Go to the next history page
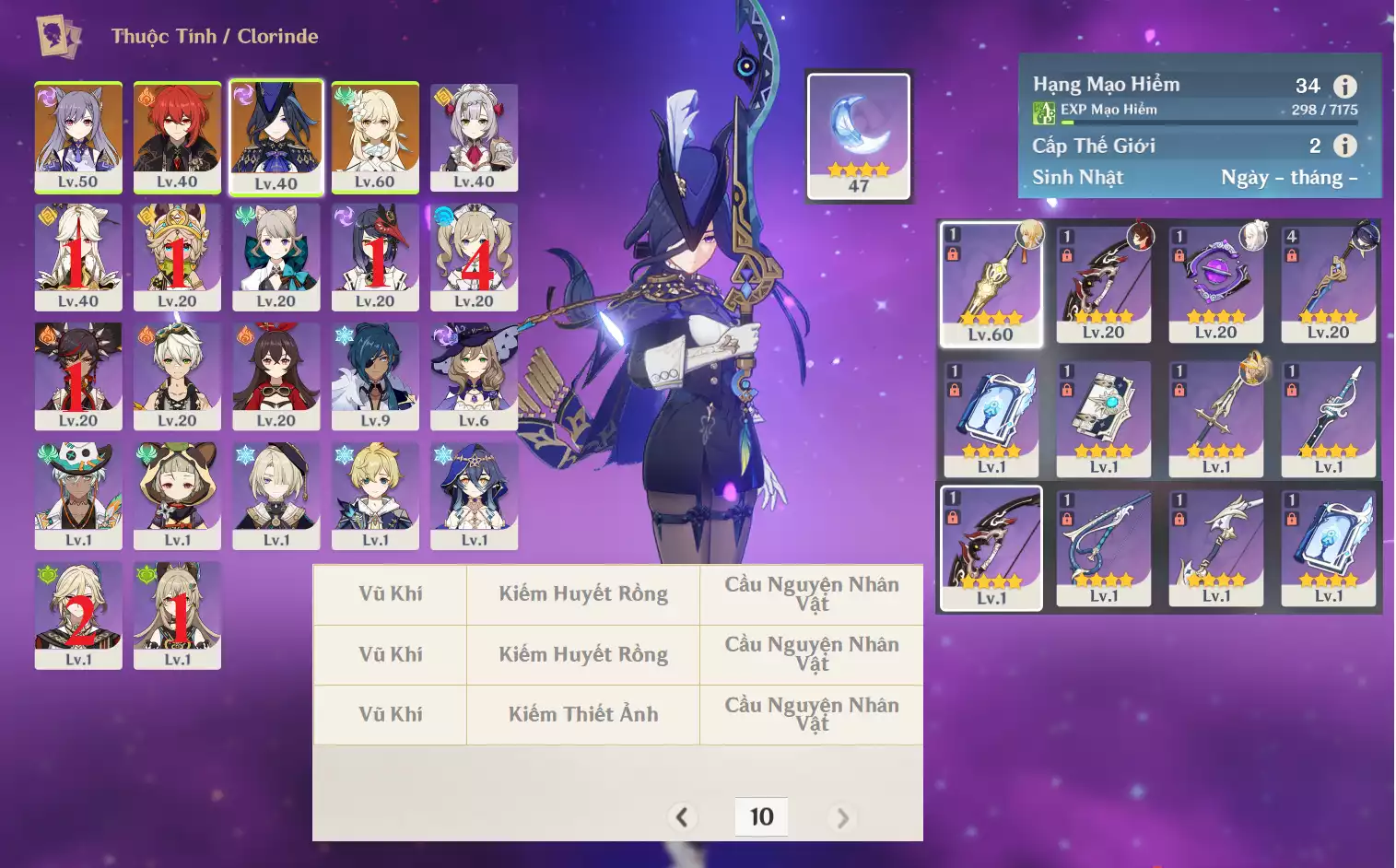Viewport: 1396px width, 868px height. click(x=841, y=817)
